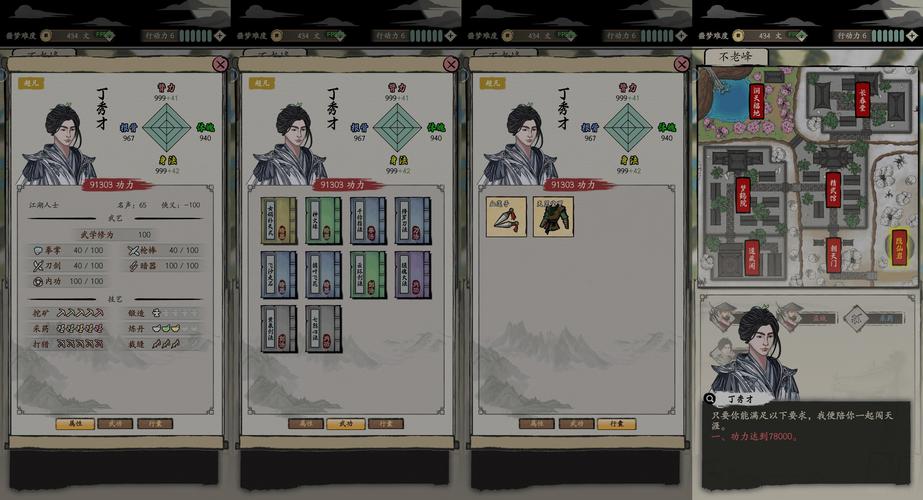Screen dimensions: 923x500
Task: Close the panel showing martial arts manuals
Action: pos(451,64)
